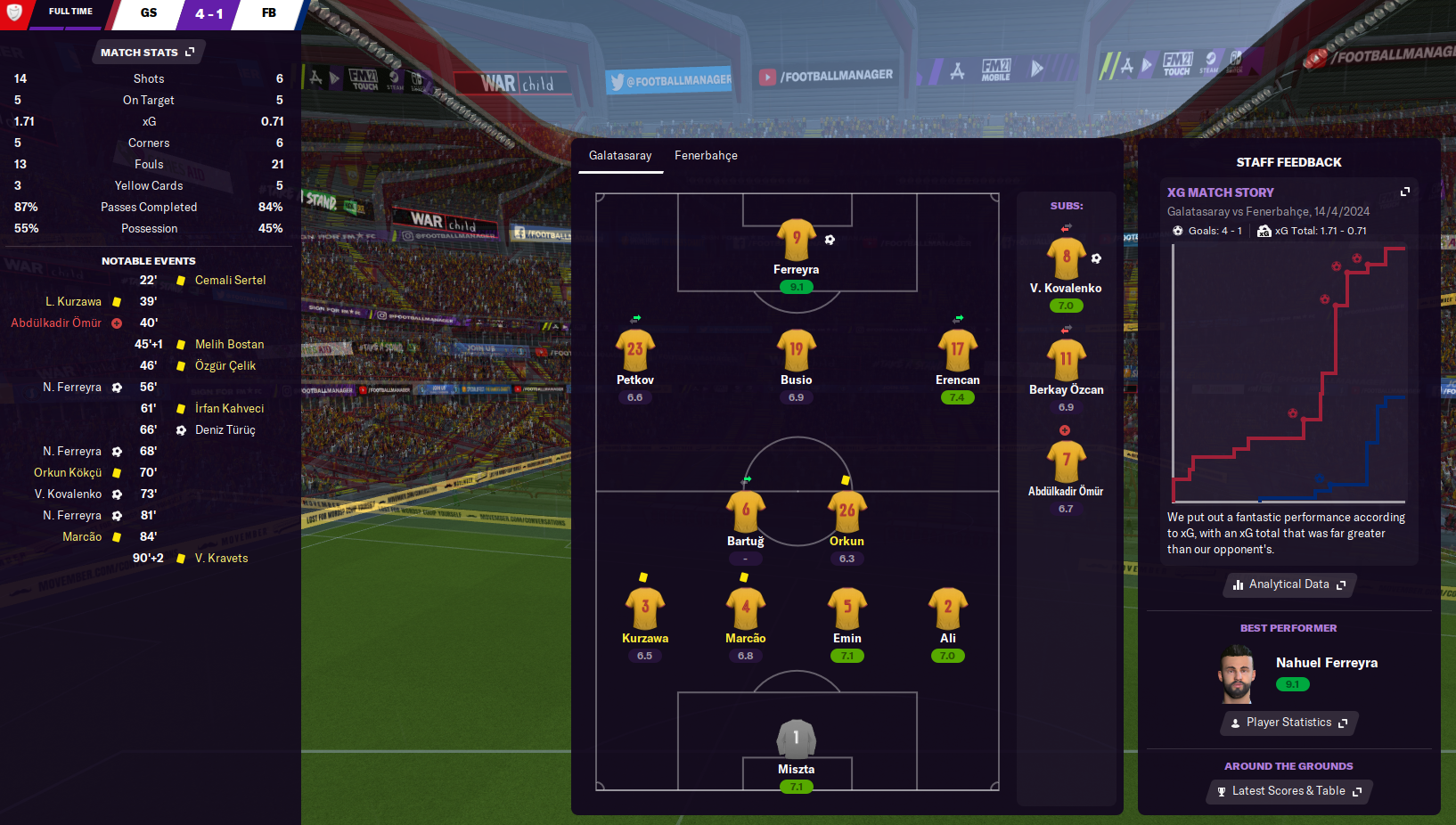The image size is (1456, 825).
Task: Select Marcão, shirt number 4
Action: (746, 609)
